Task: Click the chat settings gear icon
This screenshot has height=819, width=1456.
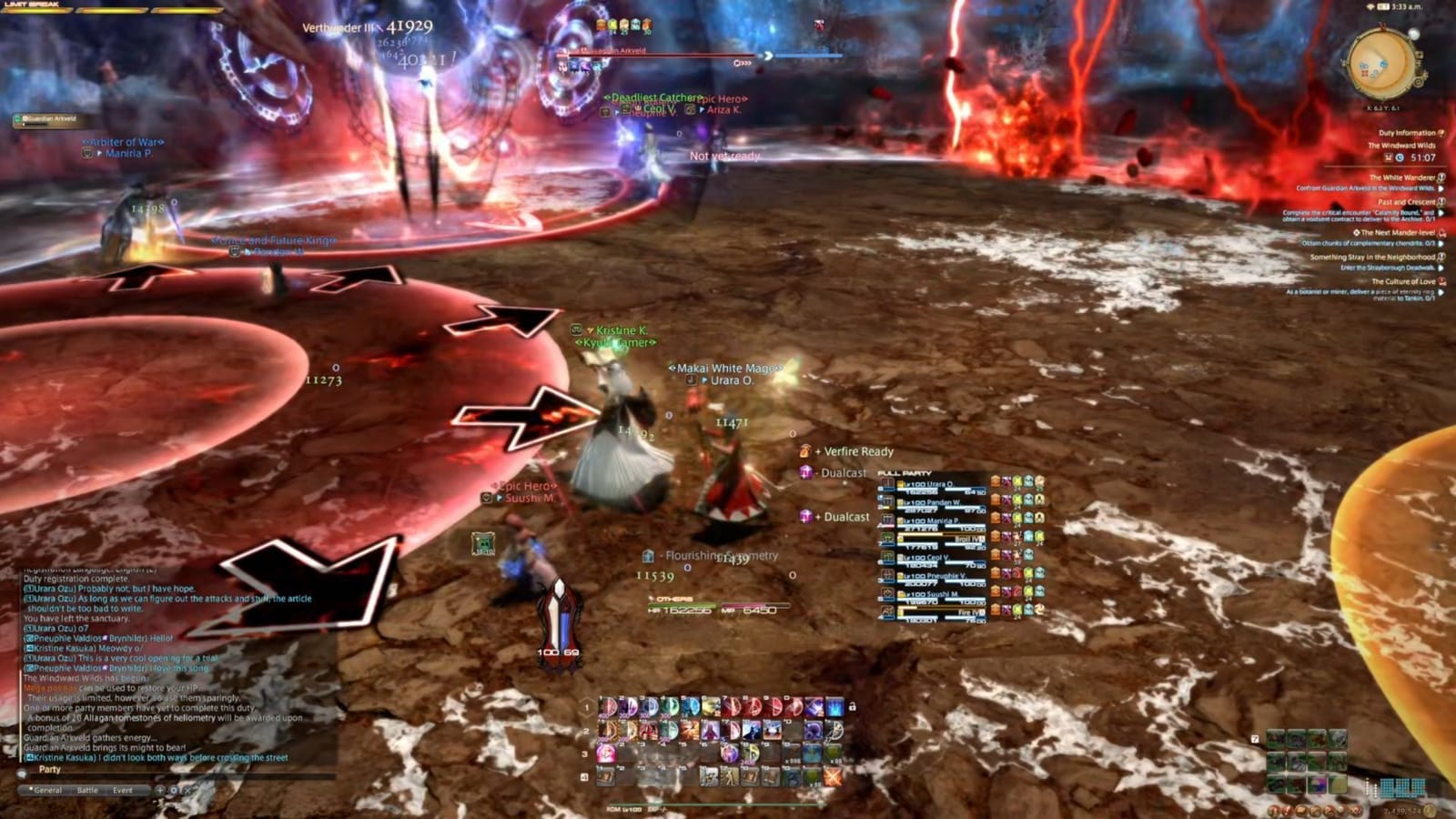Action: (x=176, y=790)
